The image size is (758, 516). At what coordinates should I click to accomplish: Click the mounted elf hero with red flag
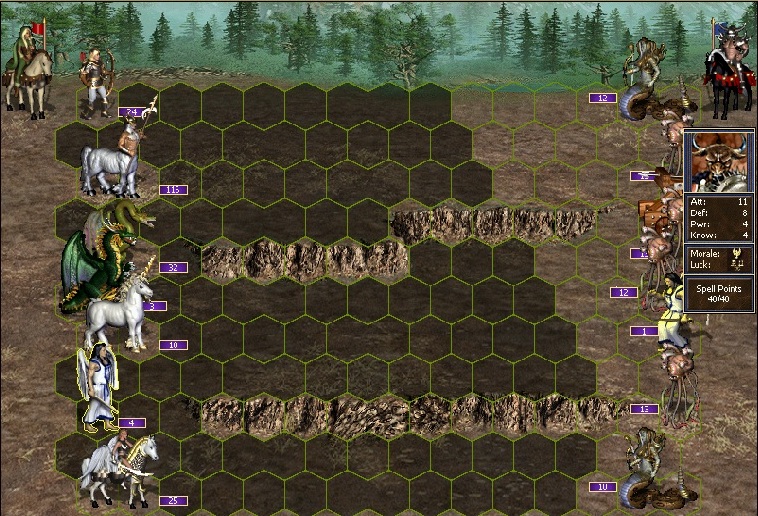[27, 65]
